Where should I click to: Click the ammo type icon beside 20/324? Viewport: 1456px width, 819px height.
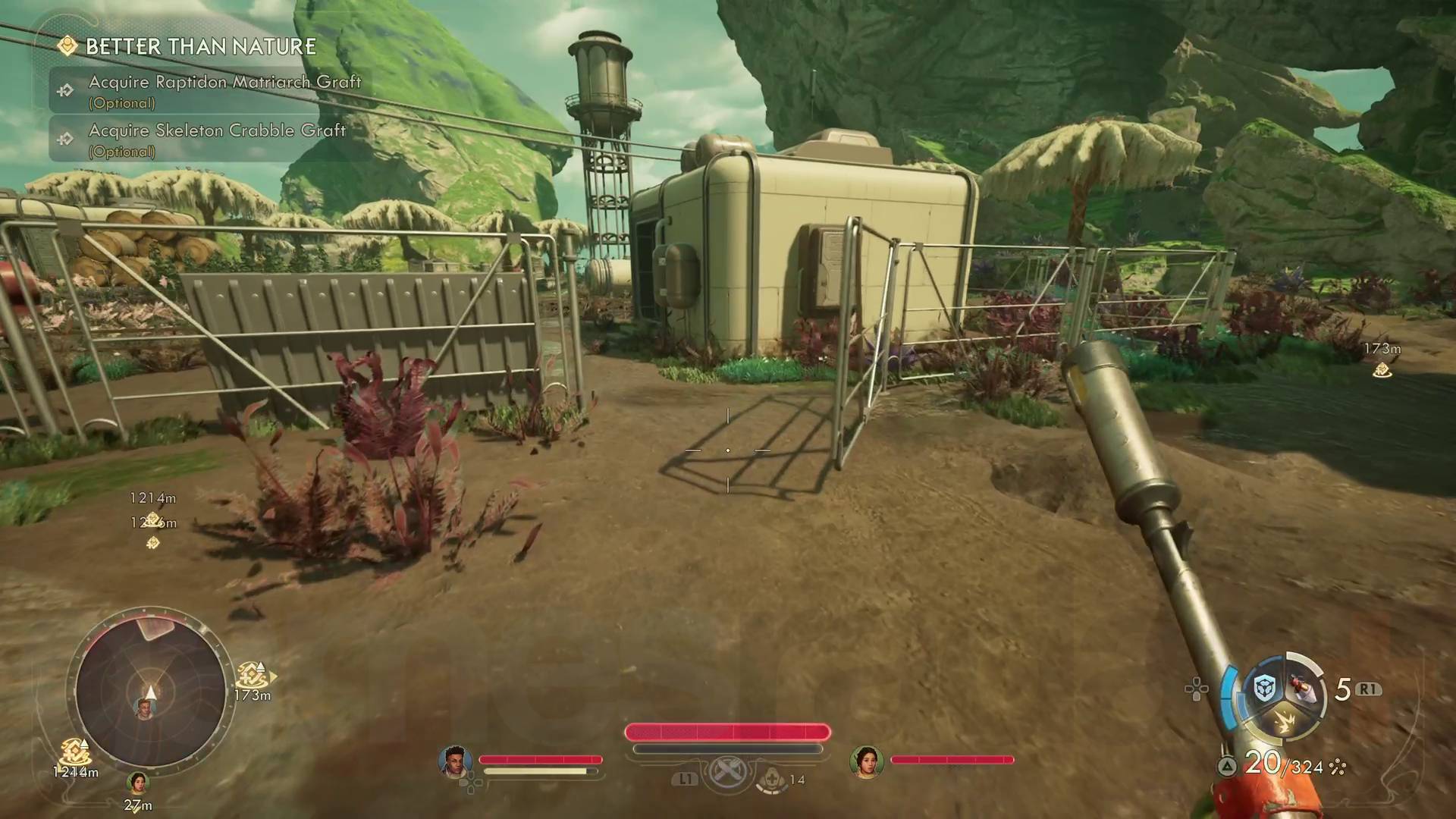click(x=1339, y=768)
